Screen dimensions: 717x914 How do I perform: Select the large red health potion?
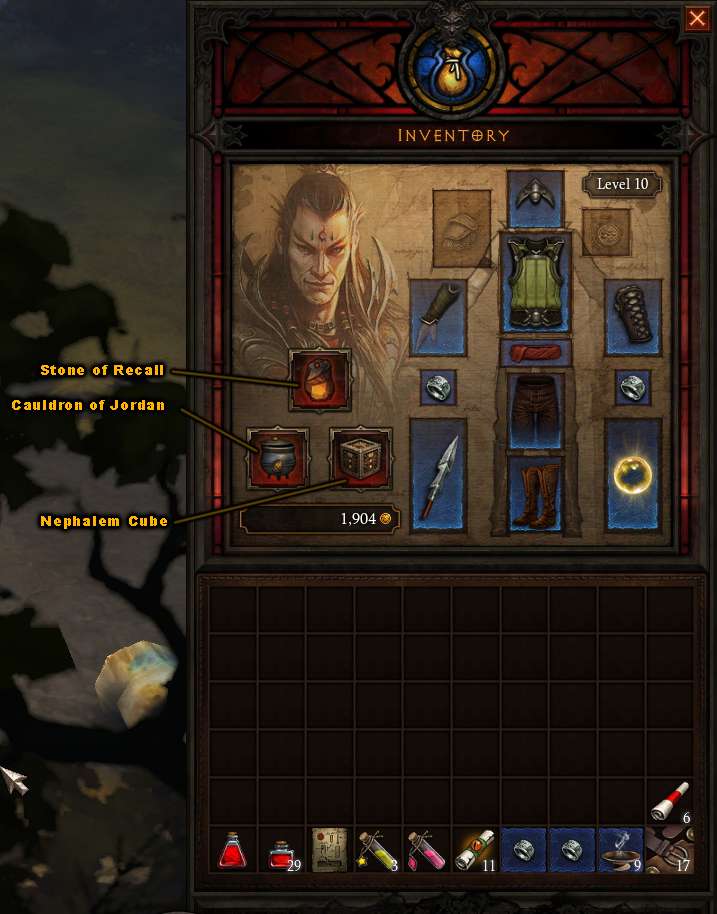coord(233,850)
